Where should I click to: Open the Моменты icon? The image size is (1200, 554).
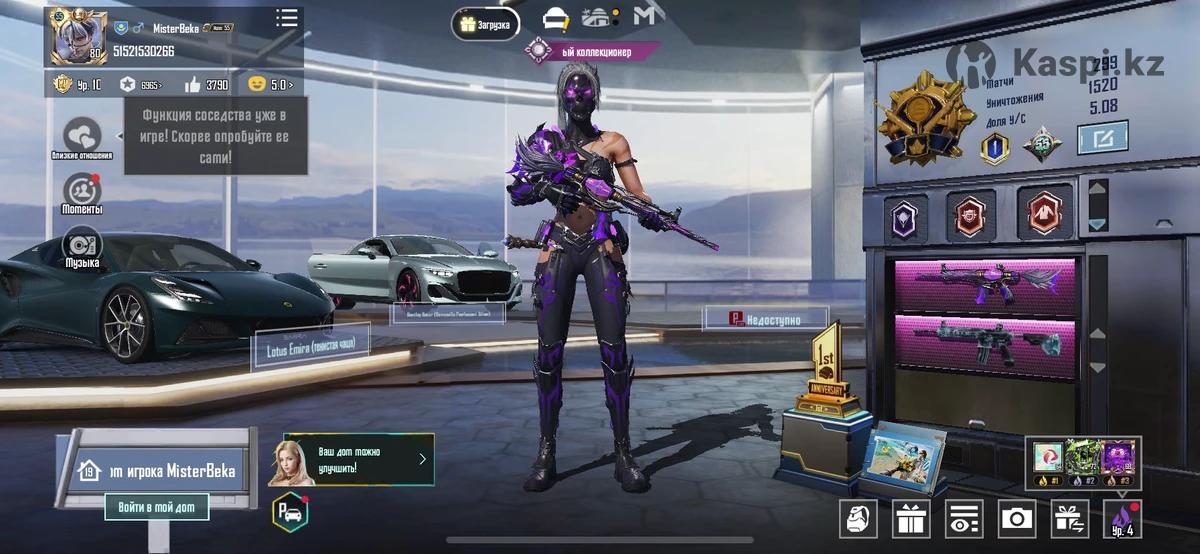[82, 192]
